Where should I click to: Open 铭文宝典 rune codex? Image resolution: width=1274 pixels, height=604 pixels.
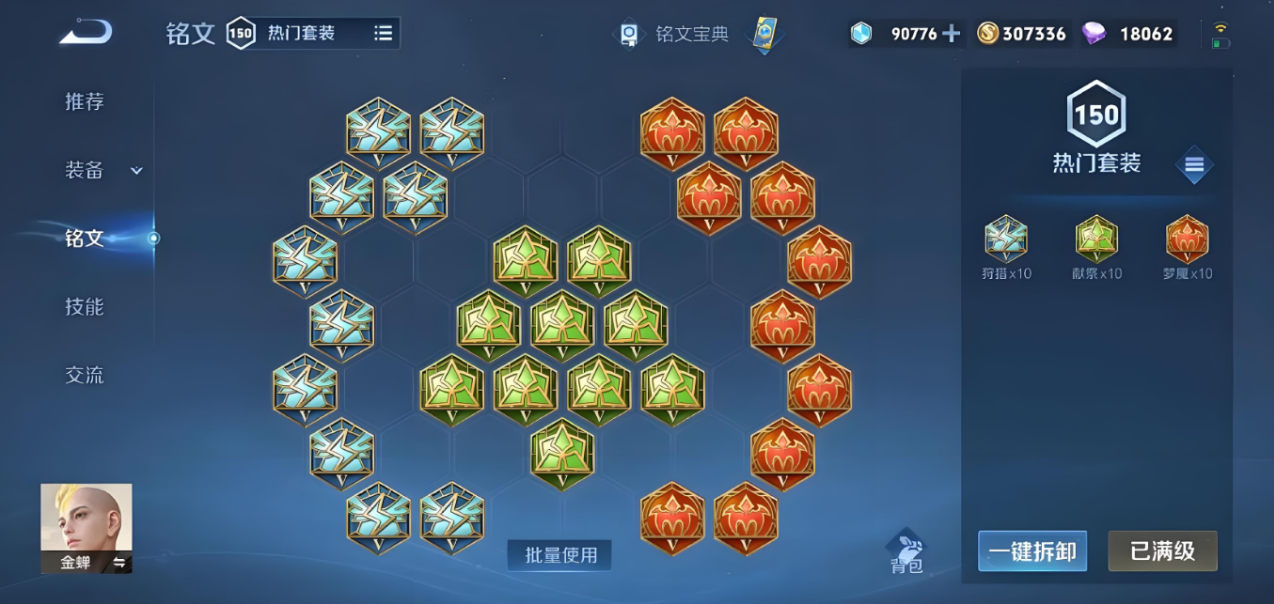673,34
